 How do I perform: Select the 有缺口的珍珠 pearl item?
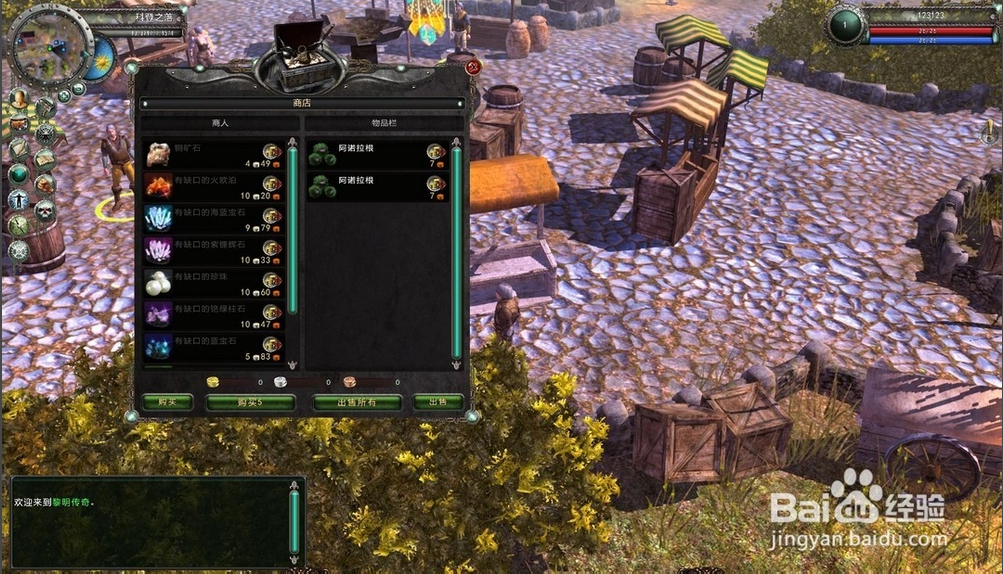[x=212, y=283]
